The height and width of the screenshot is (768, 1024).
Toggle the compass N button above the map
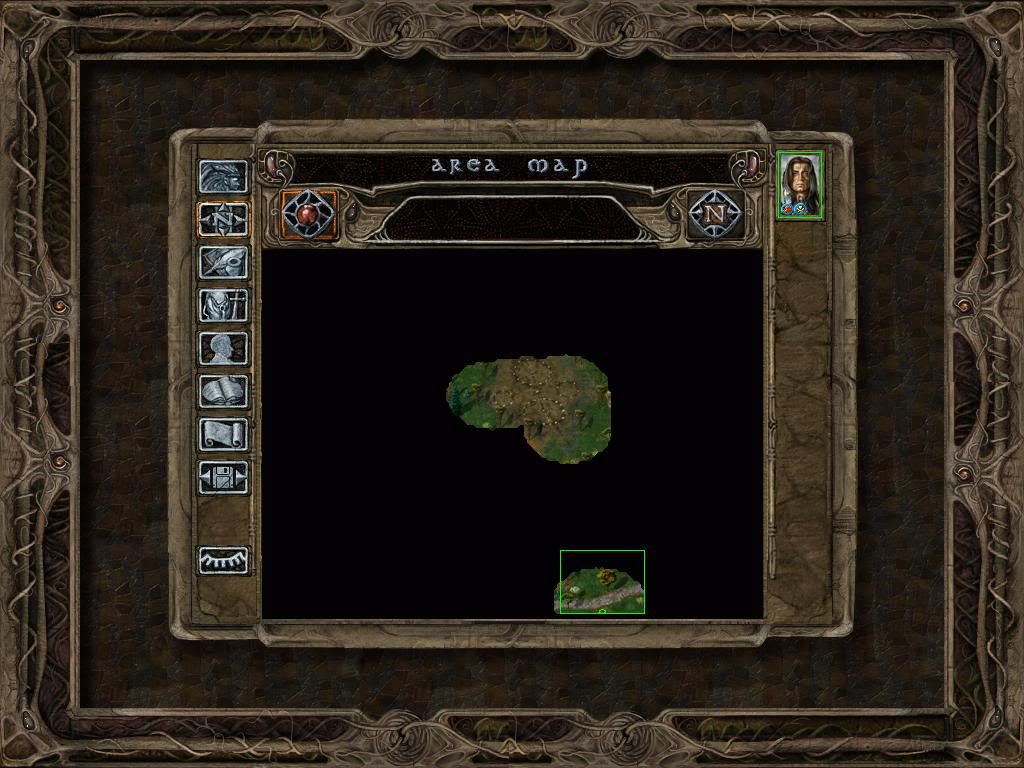[714, 214]
